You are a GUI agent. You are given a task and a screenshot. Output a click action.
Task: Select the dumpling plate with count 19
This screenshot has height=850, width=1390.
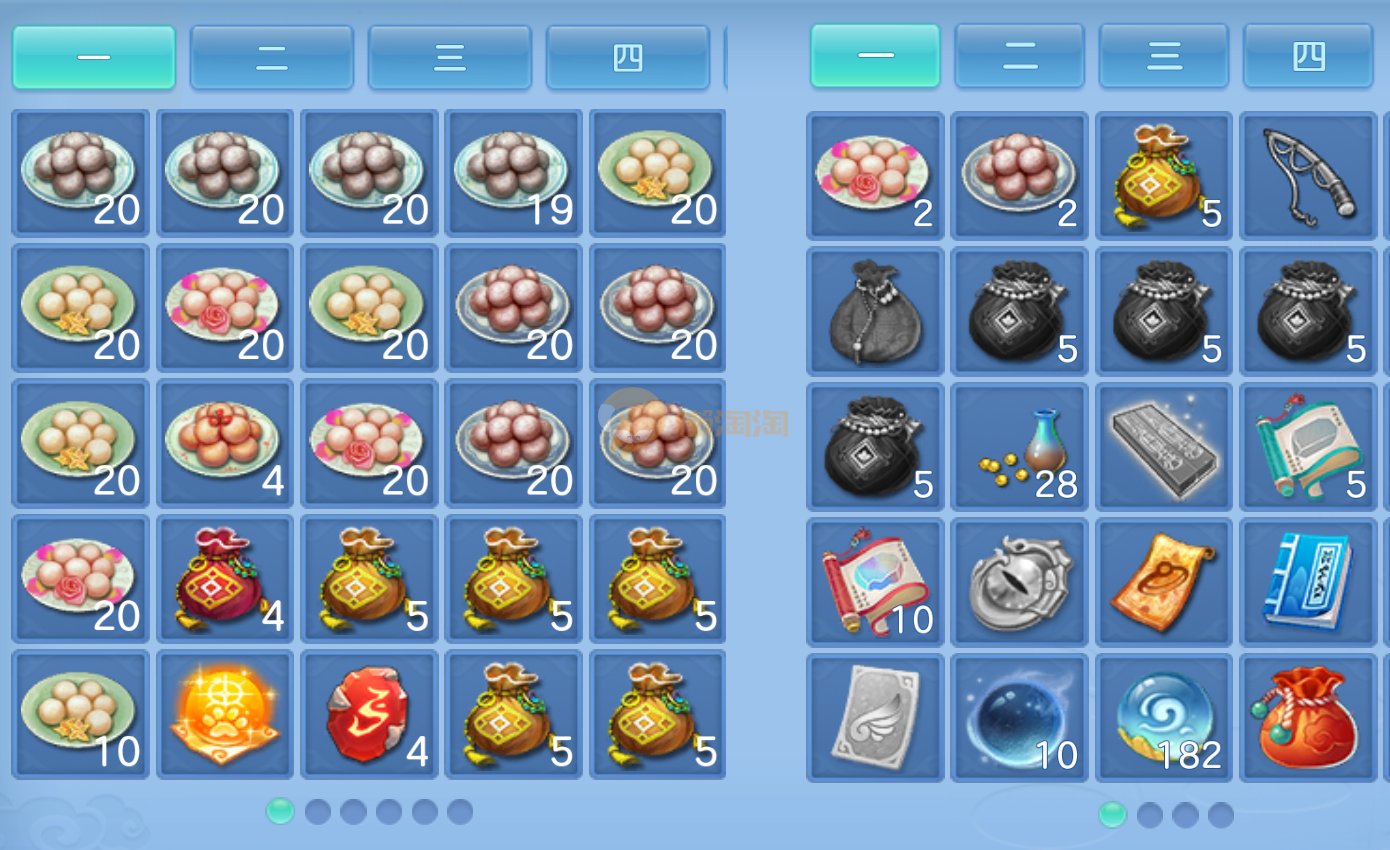click(x=514, y=173)
